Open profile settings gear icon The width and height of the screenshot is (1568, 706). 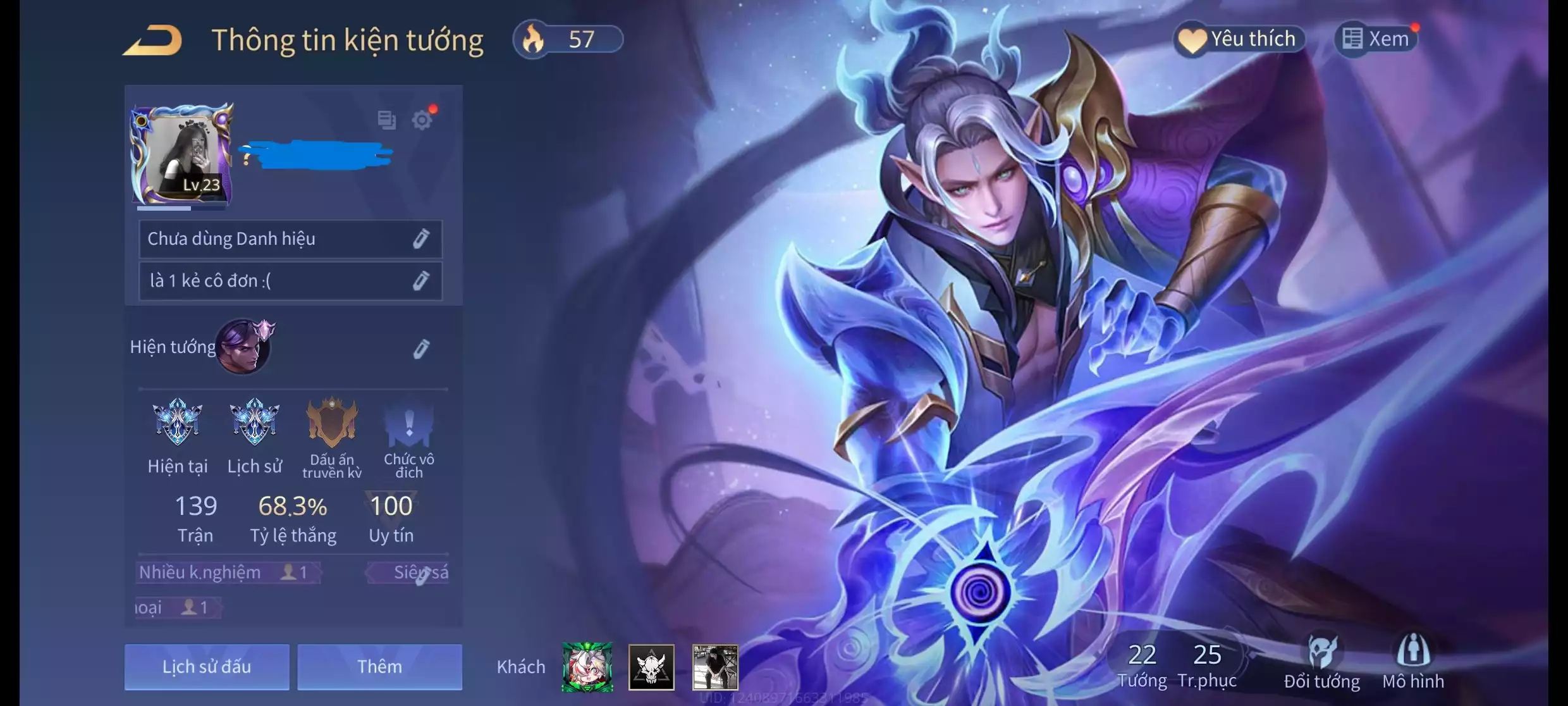(422, 120)
